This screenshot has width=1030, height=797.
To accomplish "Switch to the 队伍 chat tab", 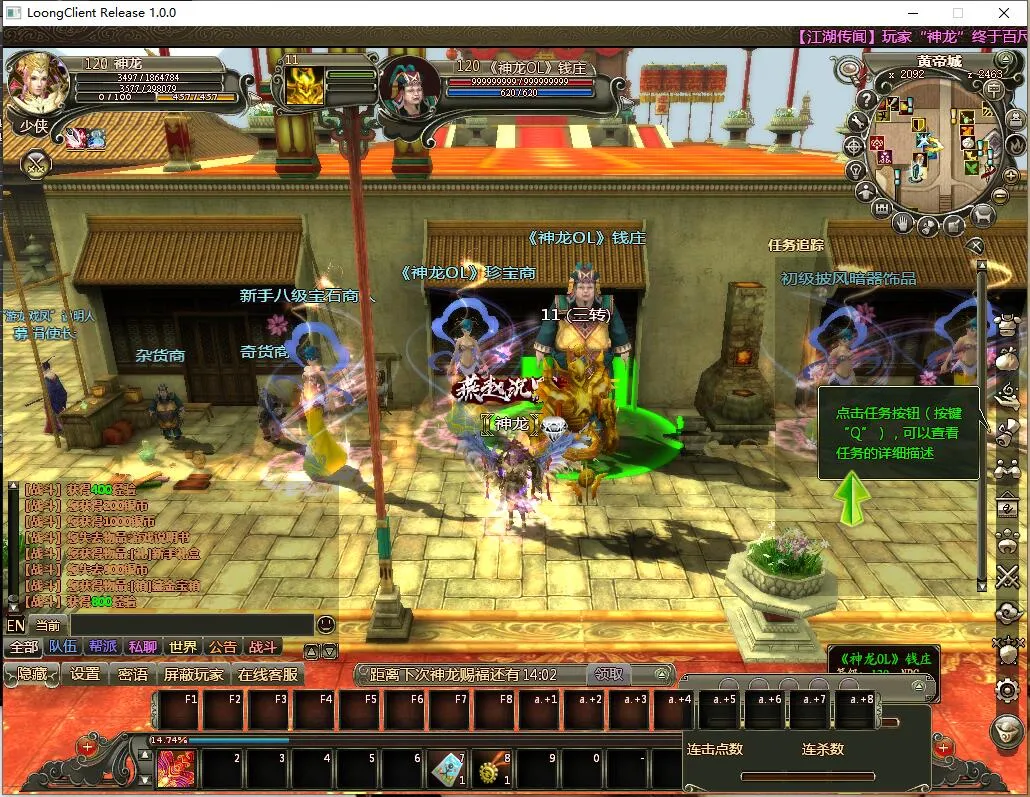I will click(63, 647).
